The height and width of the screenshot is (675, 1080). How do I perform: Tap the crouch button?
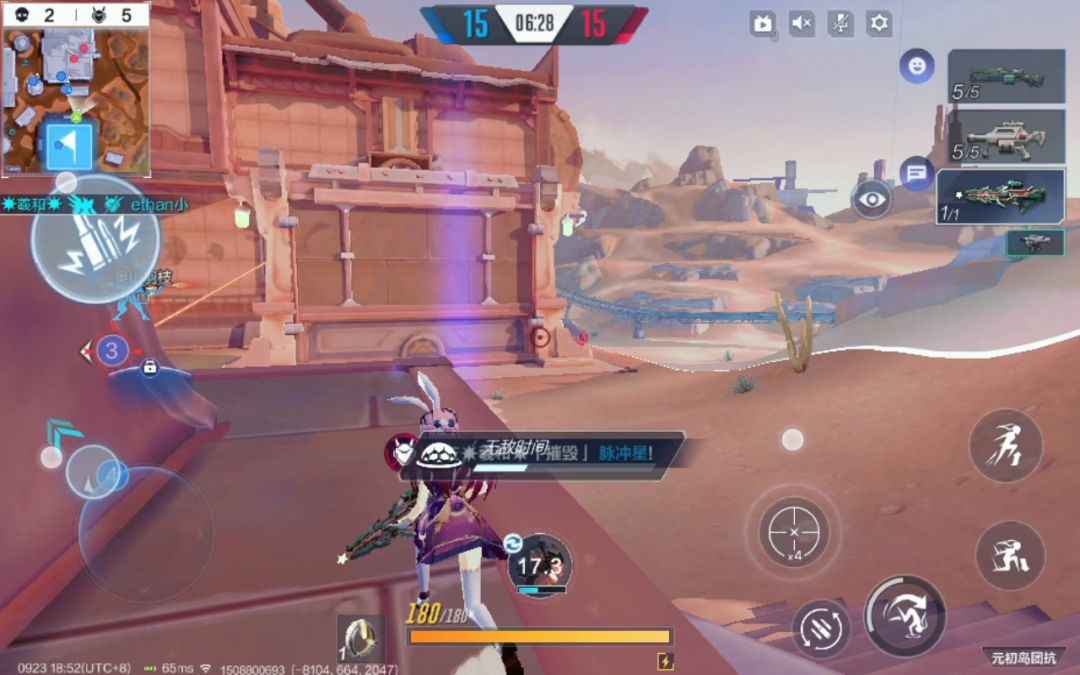[1010, 555]
